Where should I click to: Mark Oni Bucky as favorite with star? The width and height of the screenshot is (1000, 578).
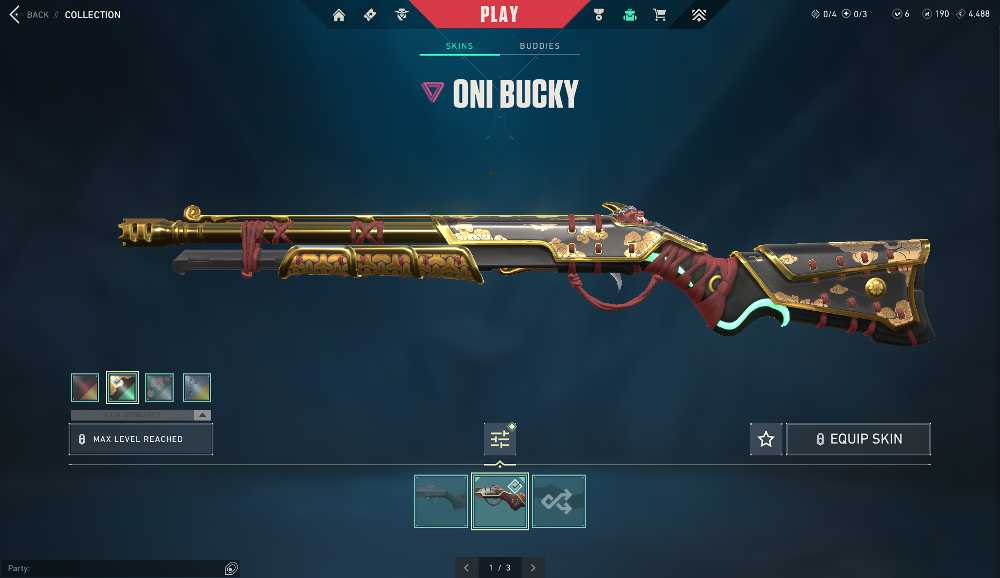(x=766, y=439)
